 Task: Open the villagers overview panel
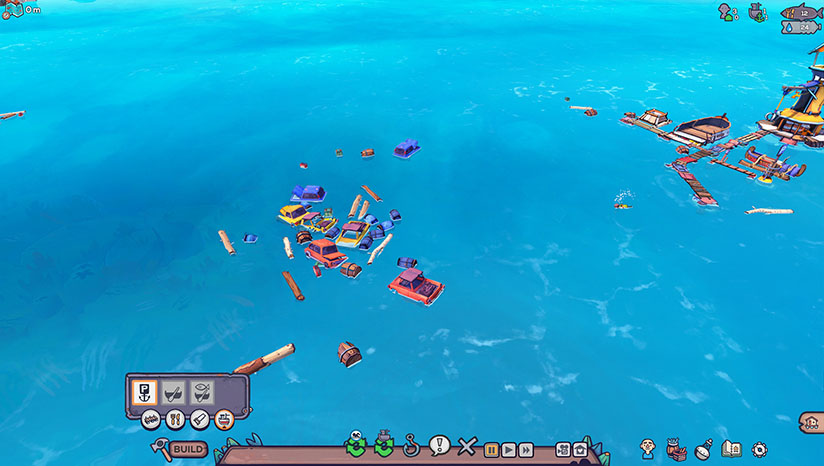(x=648, y=448)
